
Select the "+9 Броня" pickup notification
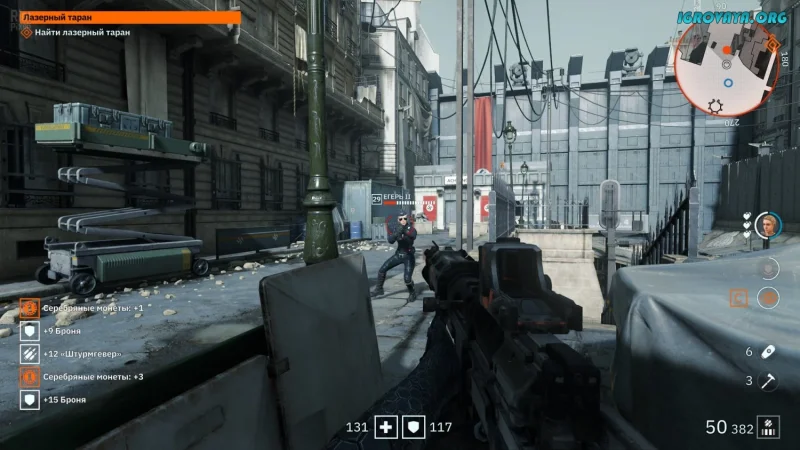tap(62, 331)
